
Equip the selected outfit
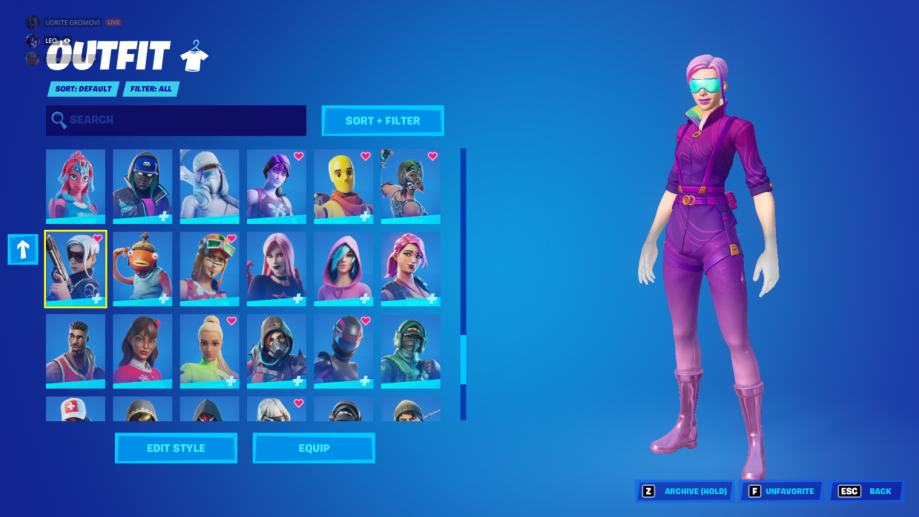(x=314, y=448)
